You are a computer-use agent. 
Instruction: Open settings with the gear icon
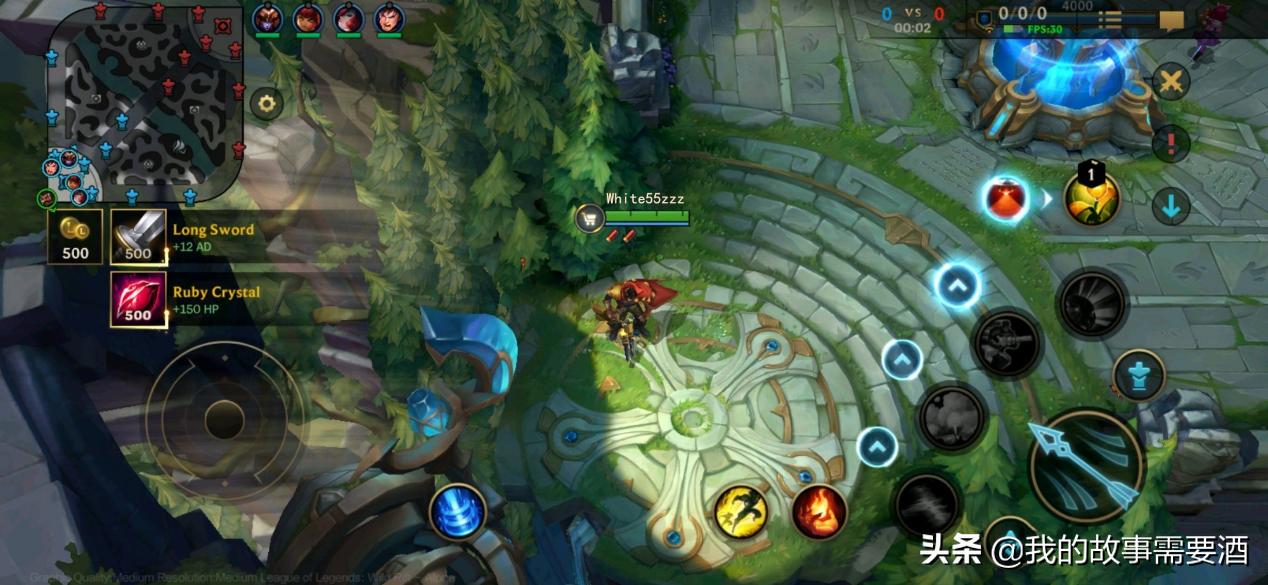(266, 102)
